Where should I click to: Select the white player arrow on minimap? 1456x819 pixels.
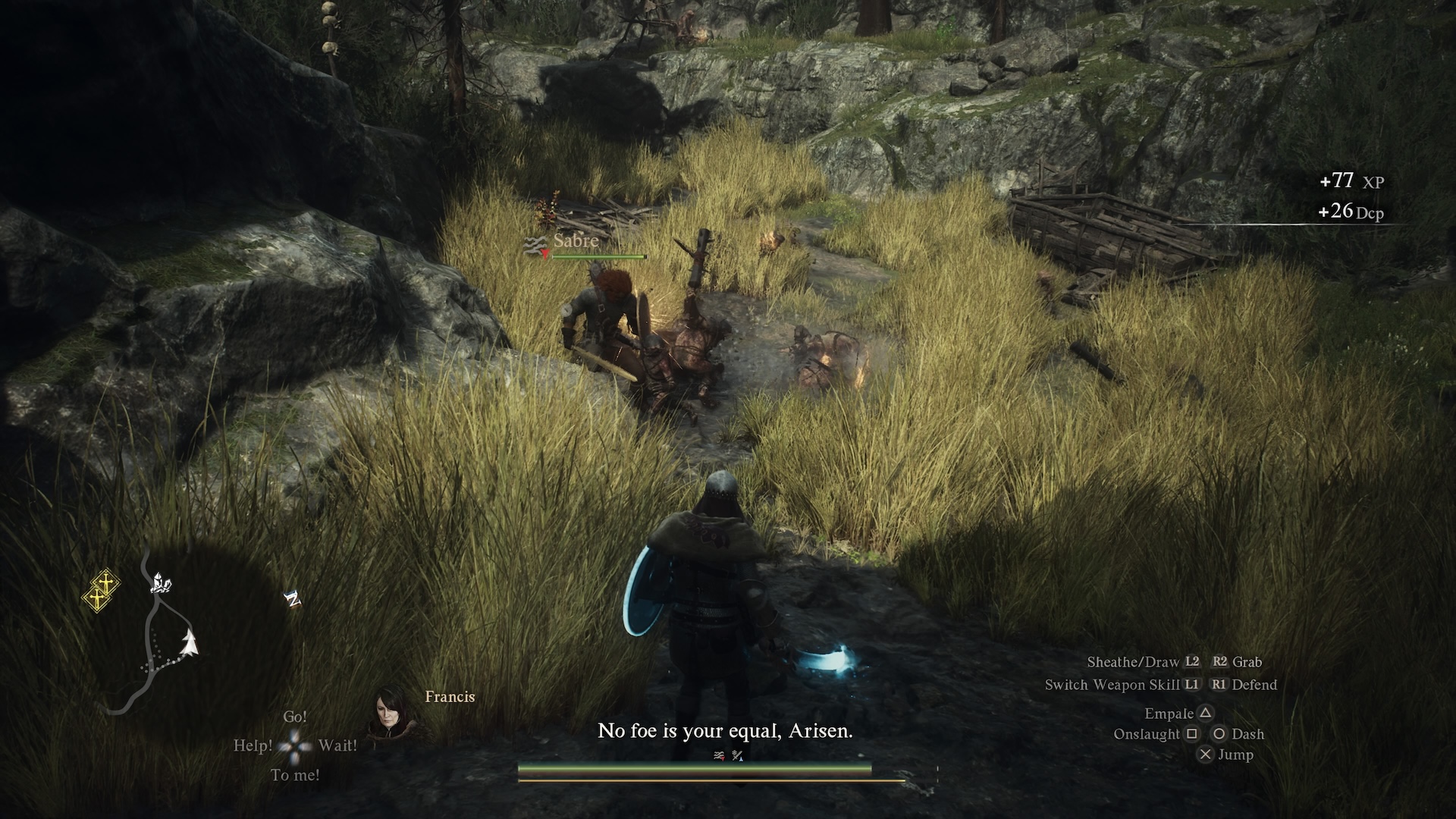(x=188, y=643)
